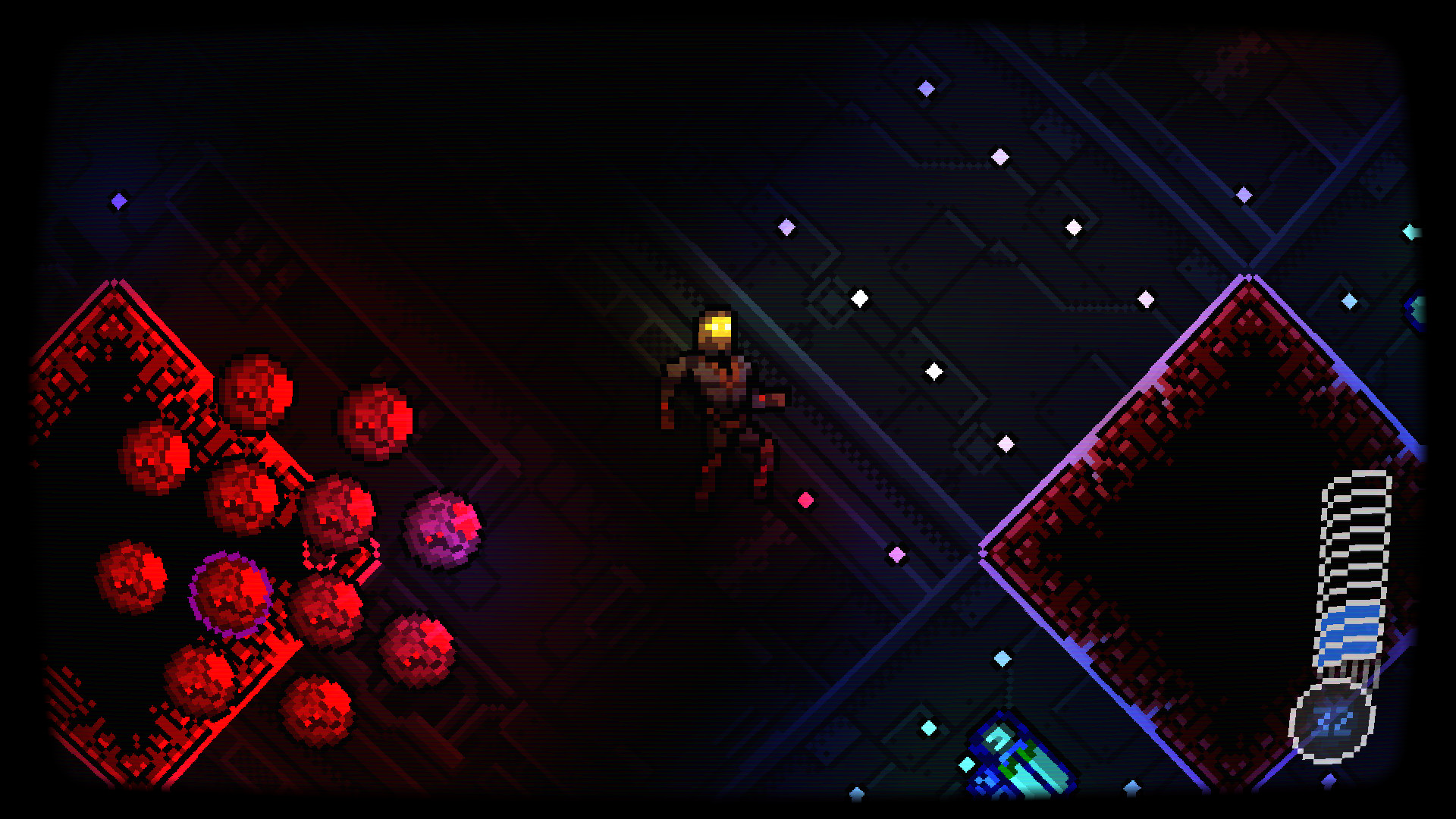
Task: Click the purple sparkle on the left wall
Action: coord(118,200)
